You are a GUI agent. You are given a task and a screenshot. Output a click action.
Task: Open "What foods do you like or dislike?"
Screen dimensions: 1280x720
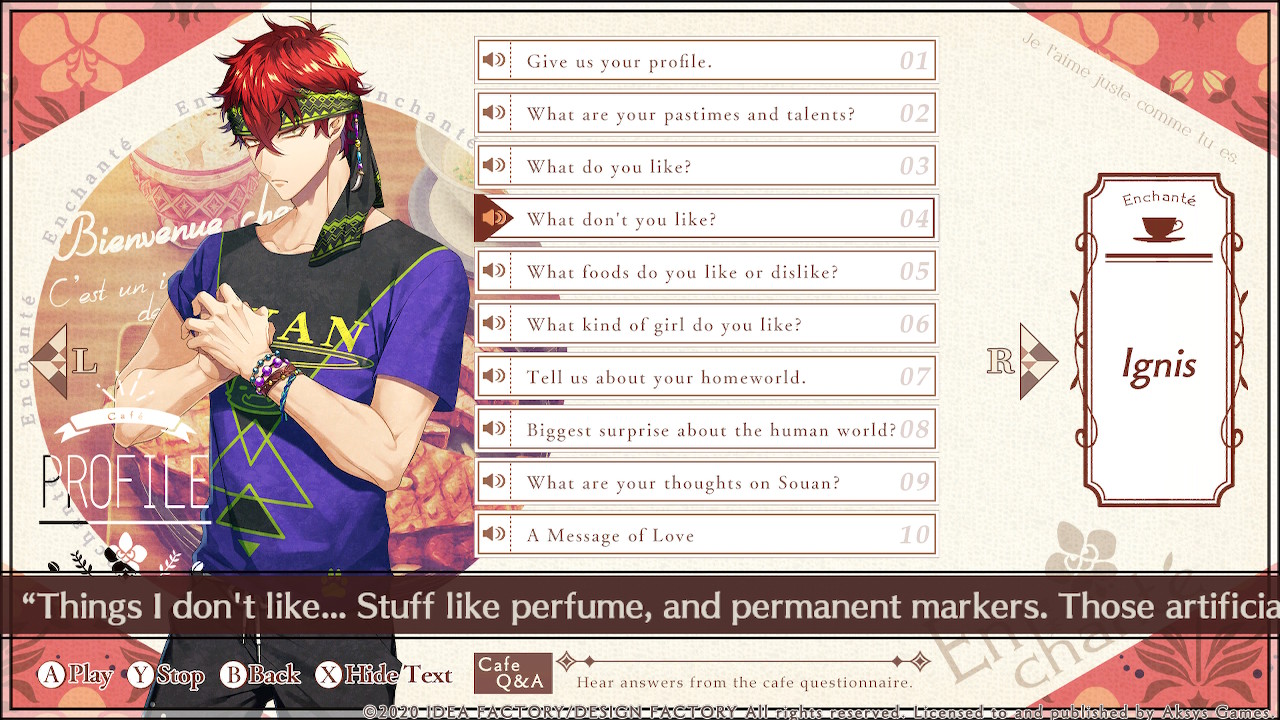(x=705, y=272)
